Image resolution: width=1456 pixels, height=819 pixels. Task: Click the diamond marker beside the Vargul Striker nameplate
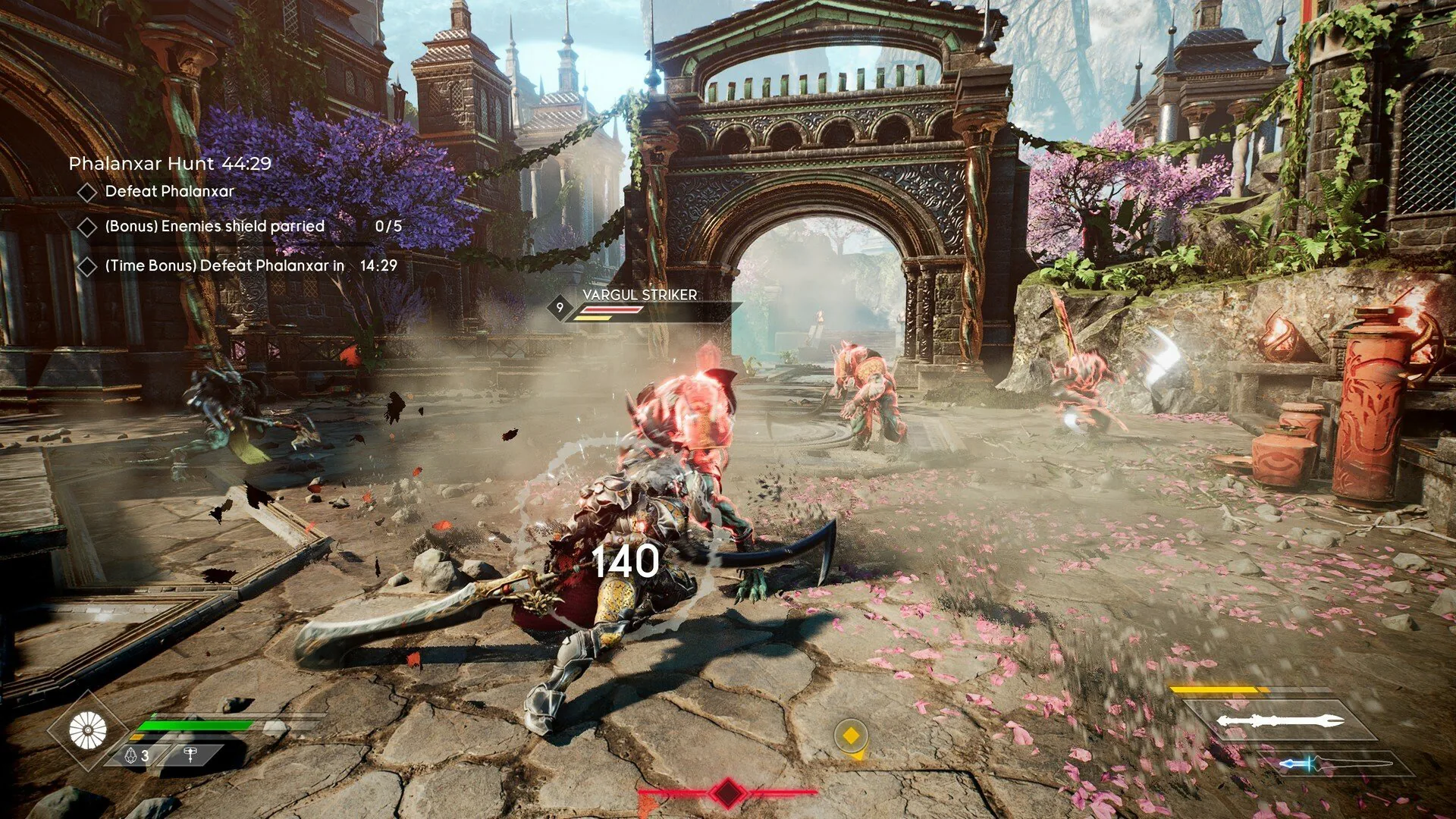tap(558, 307)
